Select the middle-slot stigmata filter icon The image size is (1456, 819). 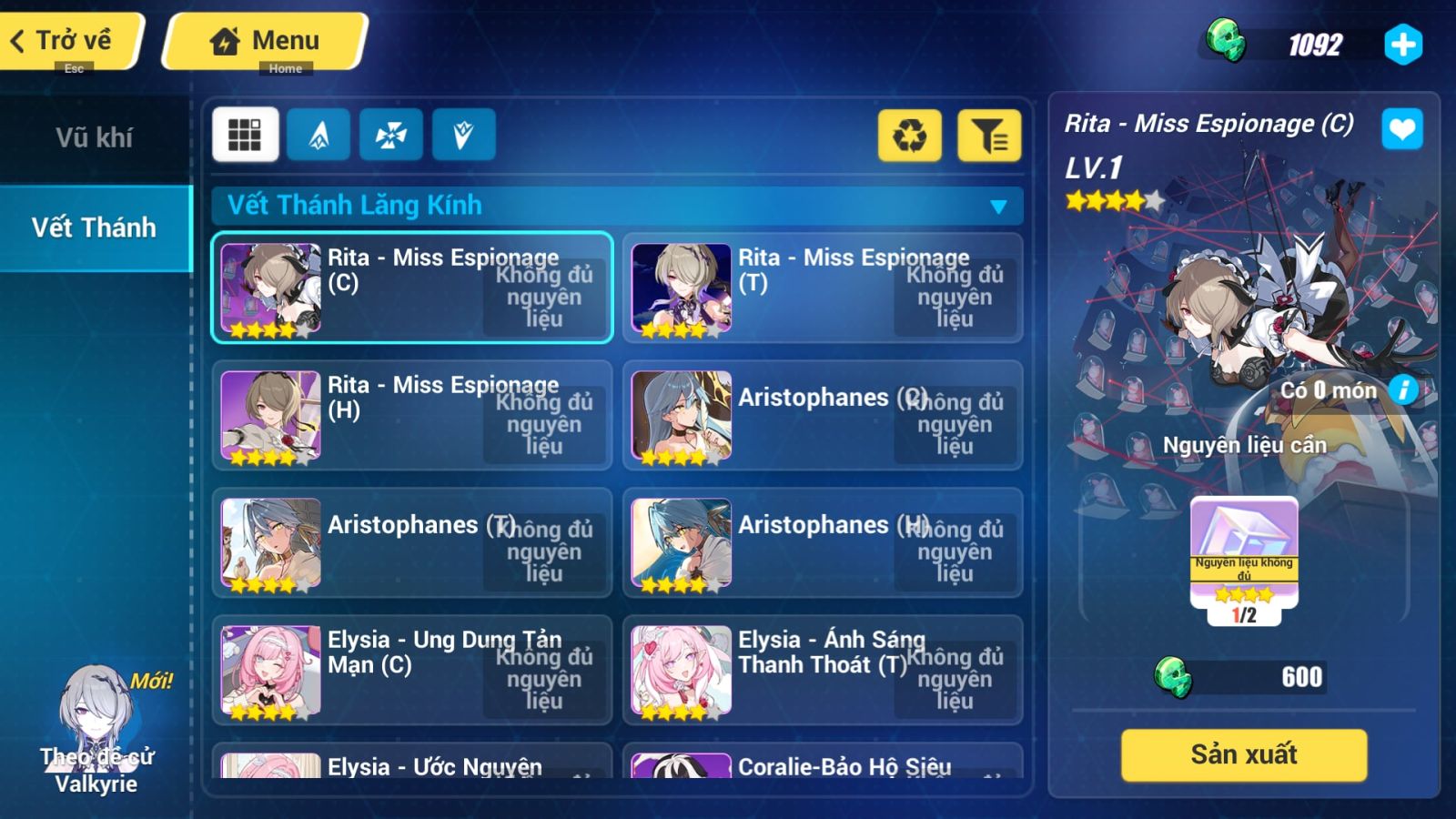click(391, 134)
